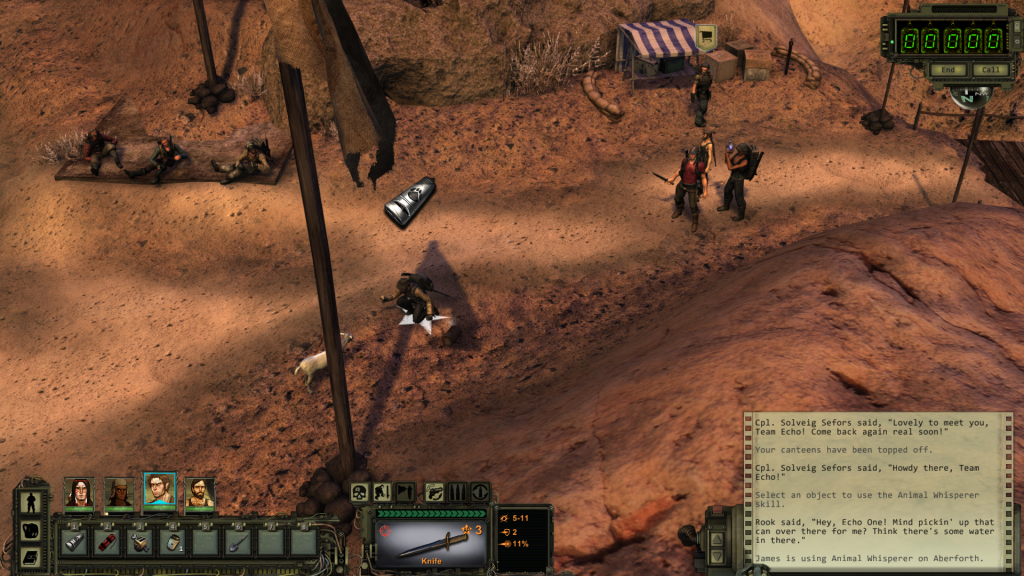Select the long-haired woman's portrait
Screen dimensions: 1024x576
(78, 491)
